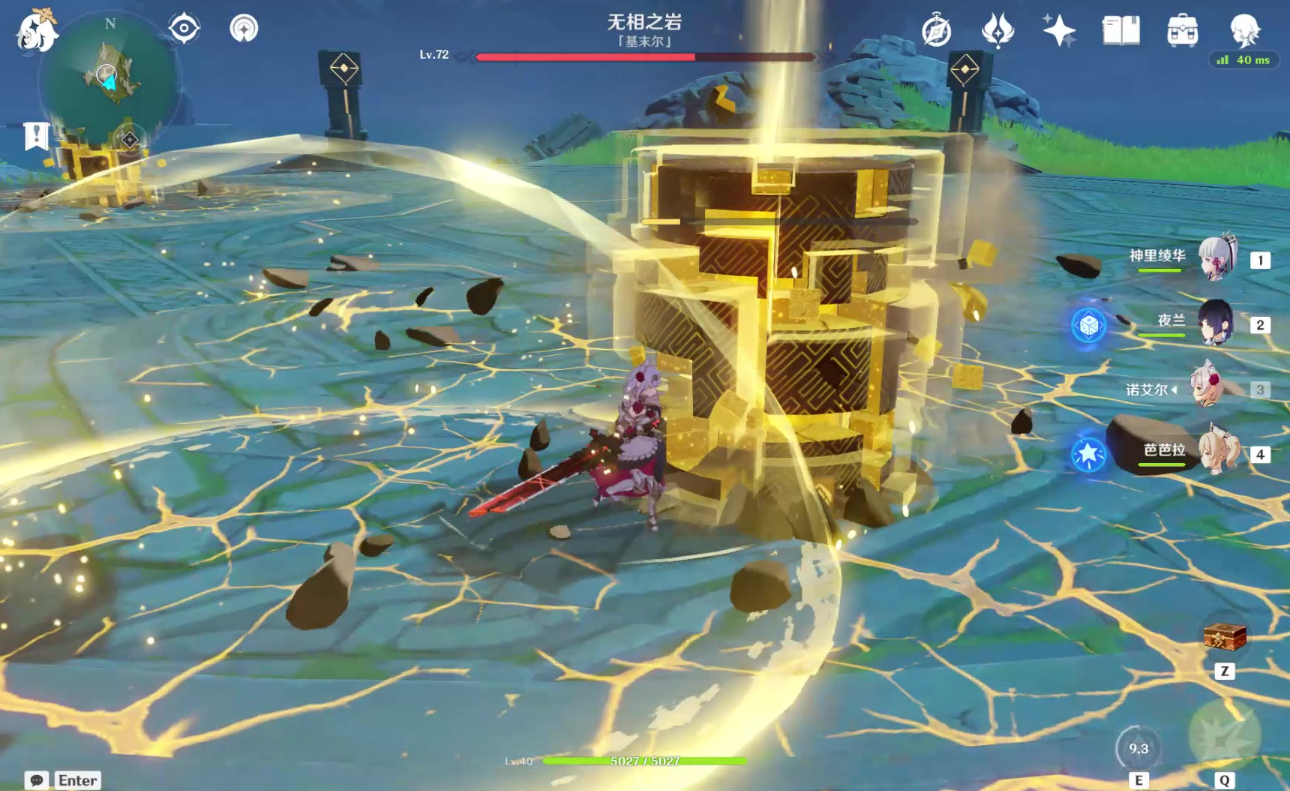
Task: Open the backpack inventory icon
Action: [x=1183, y=30]
